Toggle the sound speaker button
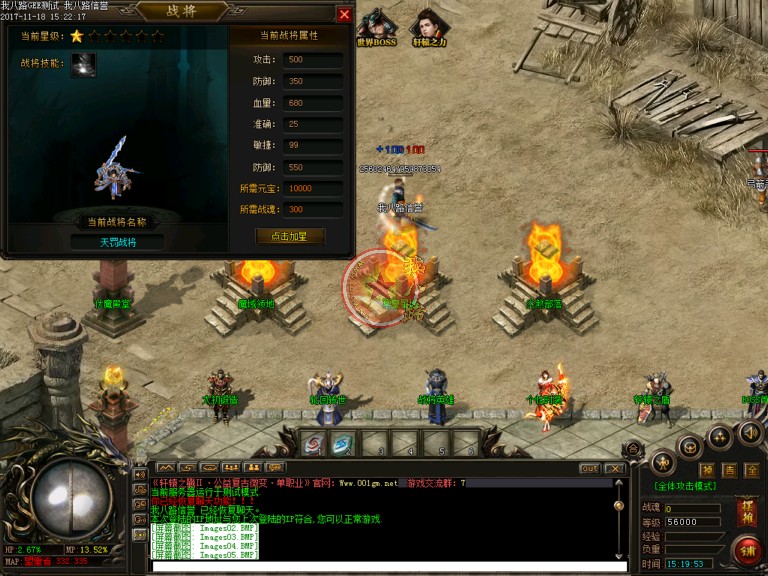 pos(750,433)
